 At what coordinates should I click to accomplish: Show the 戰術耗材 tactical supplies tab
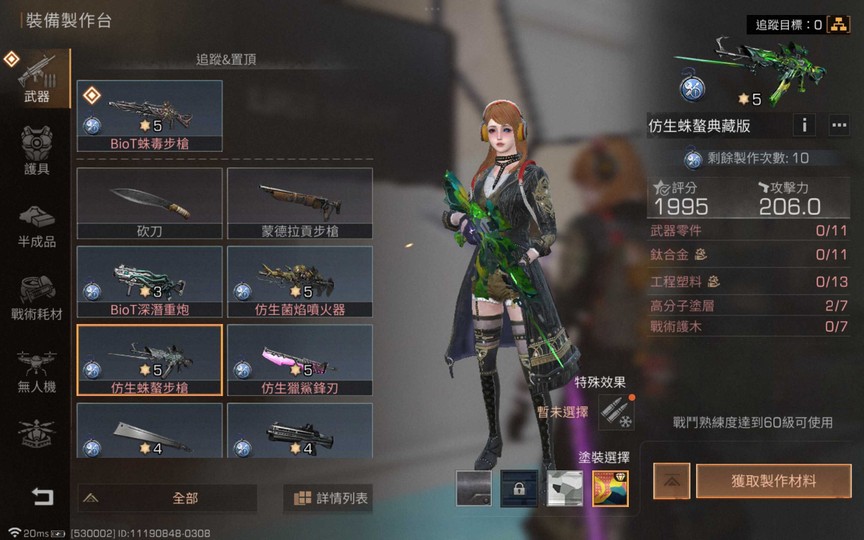[x=36, y=296]
